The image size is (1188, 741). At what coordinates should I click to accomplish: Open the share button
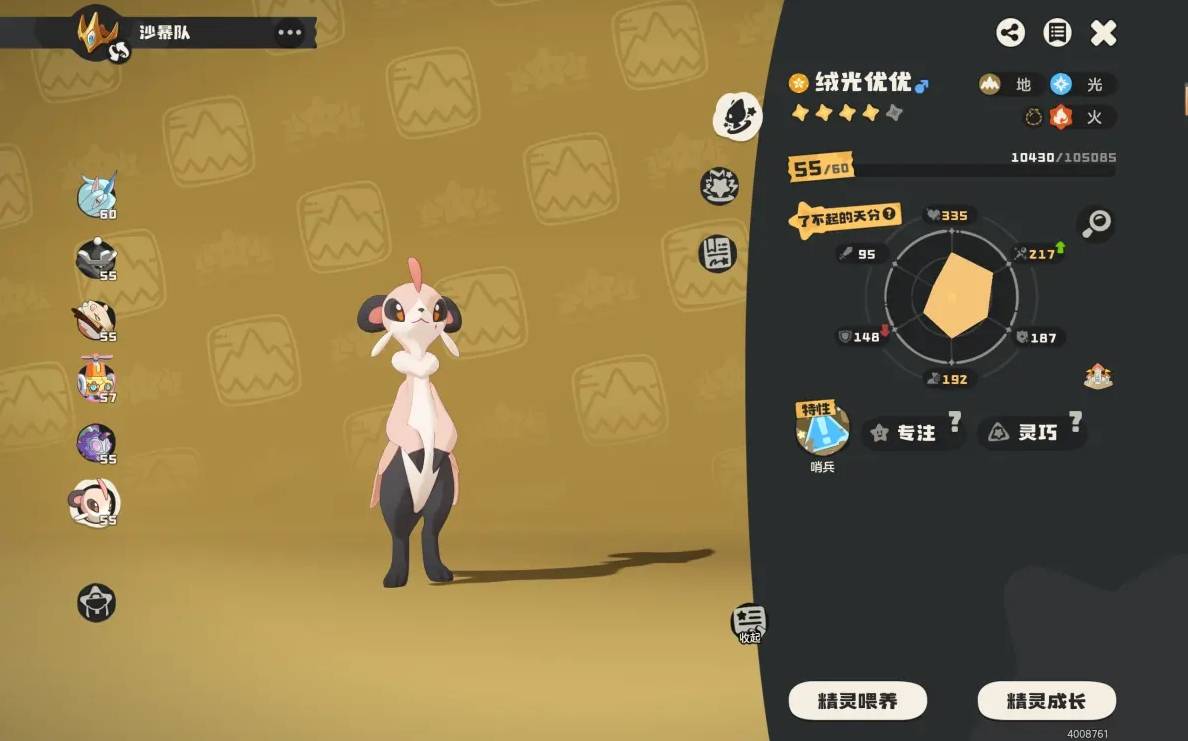tap(1010, 33)
